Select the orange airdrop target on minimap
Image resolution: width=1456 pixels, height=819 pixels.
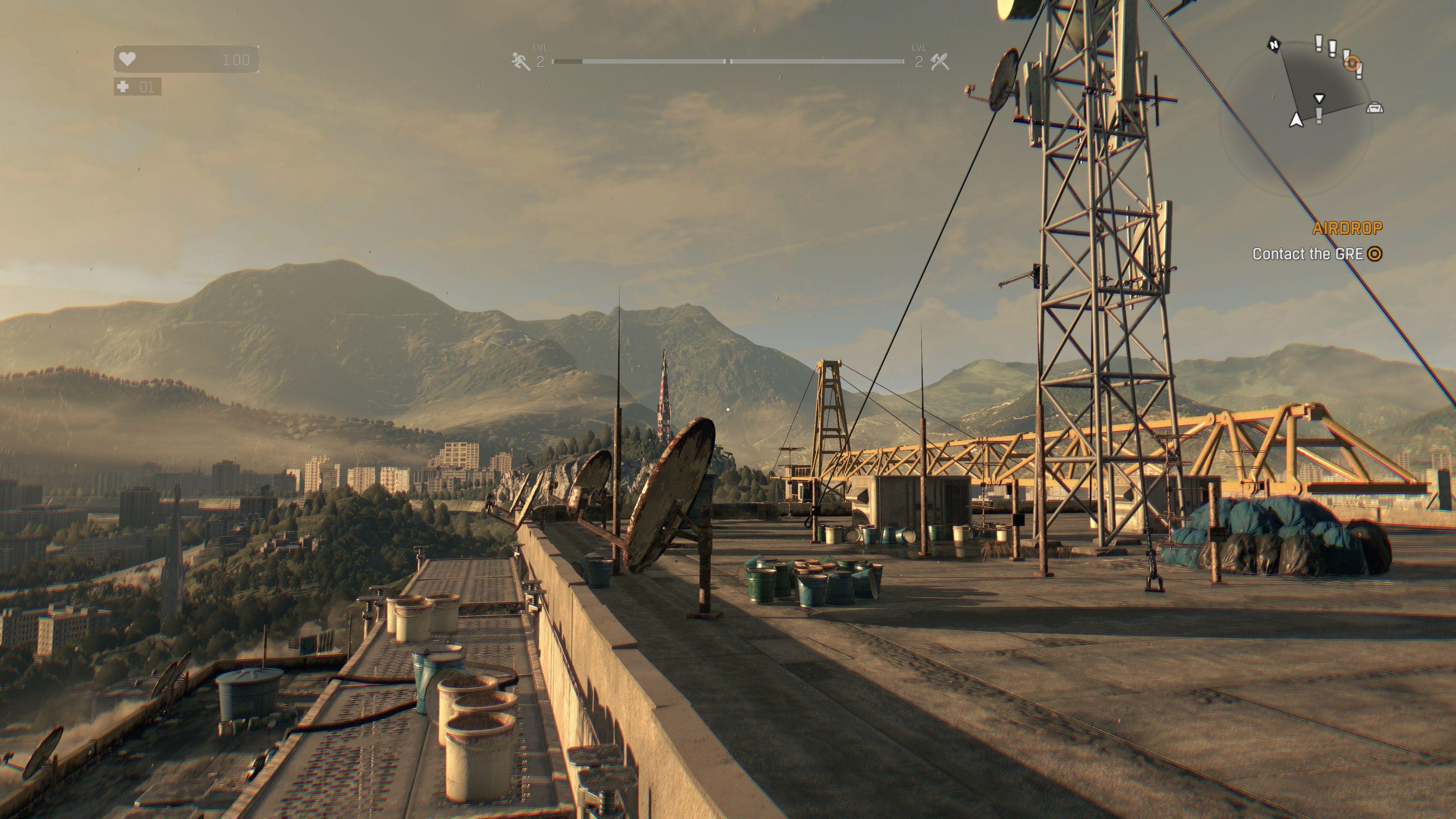(1352, 63)
